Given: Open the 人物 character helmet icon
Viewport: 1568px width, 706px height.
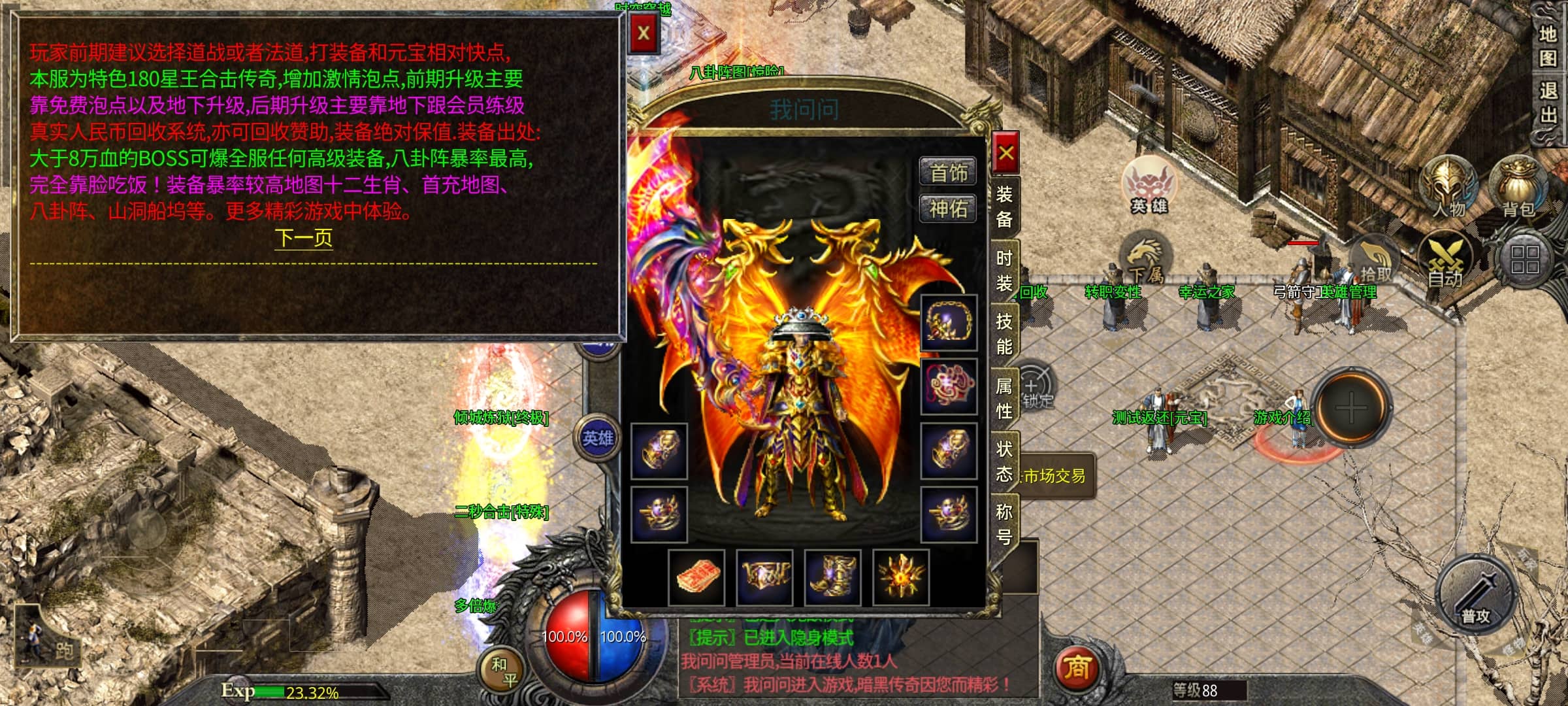Looking at the screenshot, I should coord(1449,185).
